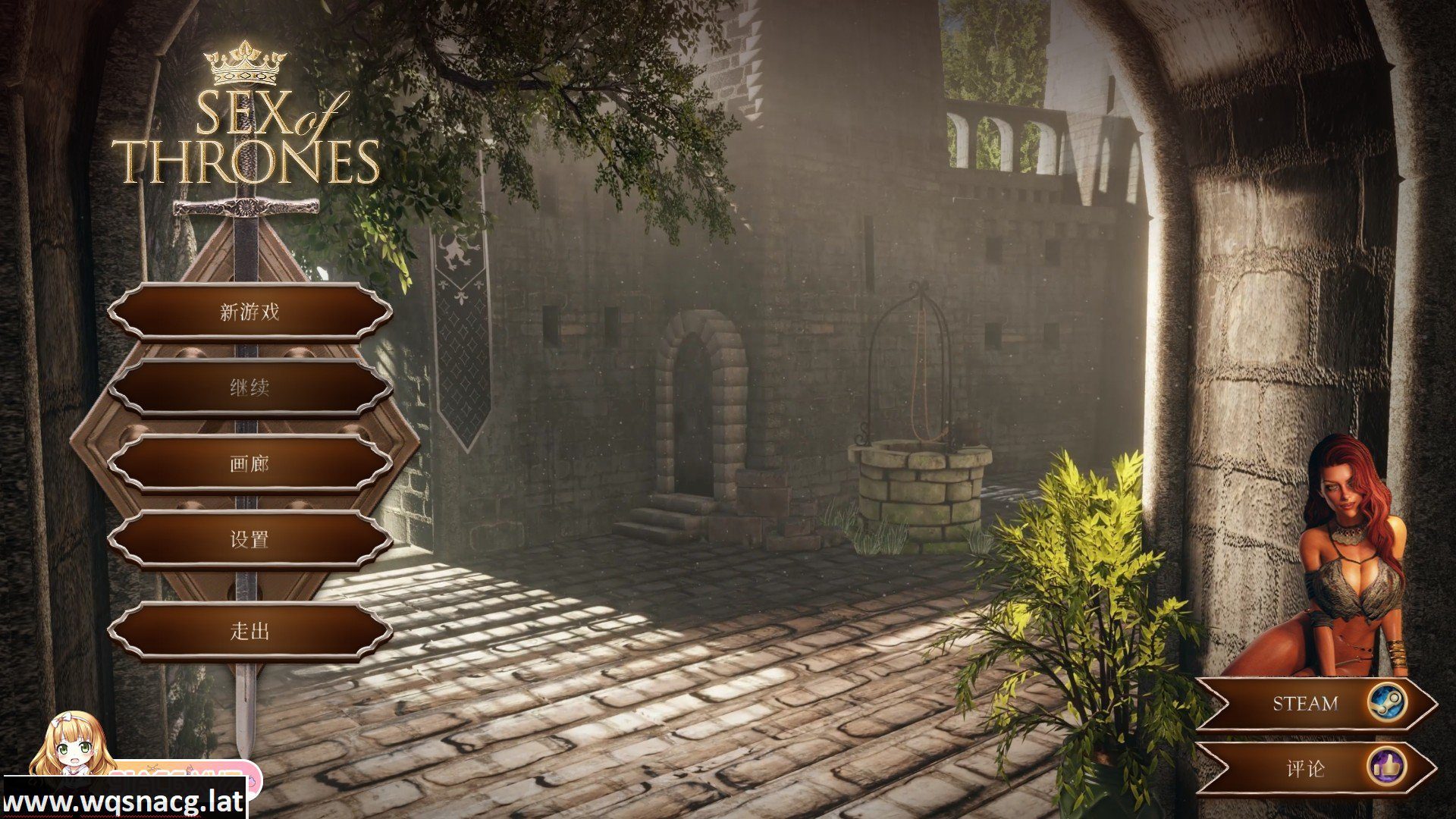Visit the www.wqsnacg.lat watermark link
This screenshot has width=1456, height=819.
click(x=123, y=802)
